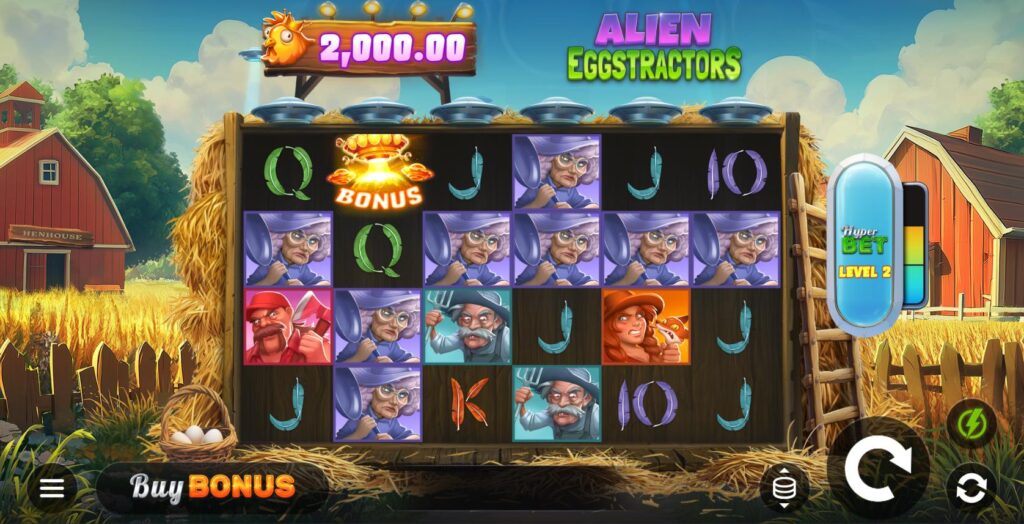Activate the Hyper Bet Level 2 capsule
The width and height of the screenshot is (1024, 524).
pyautogui.click(x=865, y=242)
